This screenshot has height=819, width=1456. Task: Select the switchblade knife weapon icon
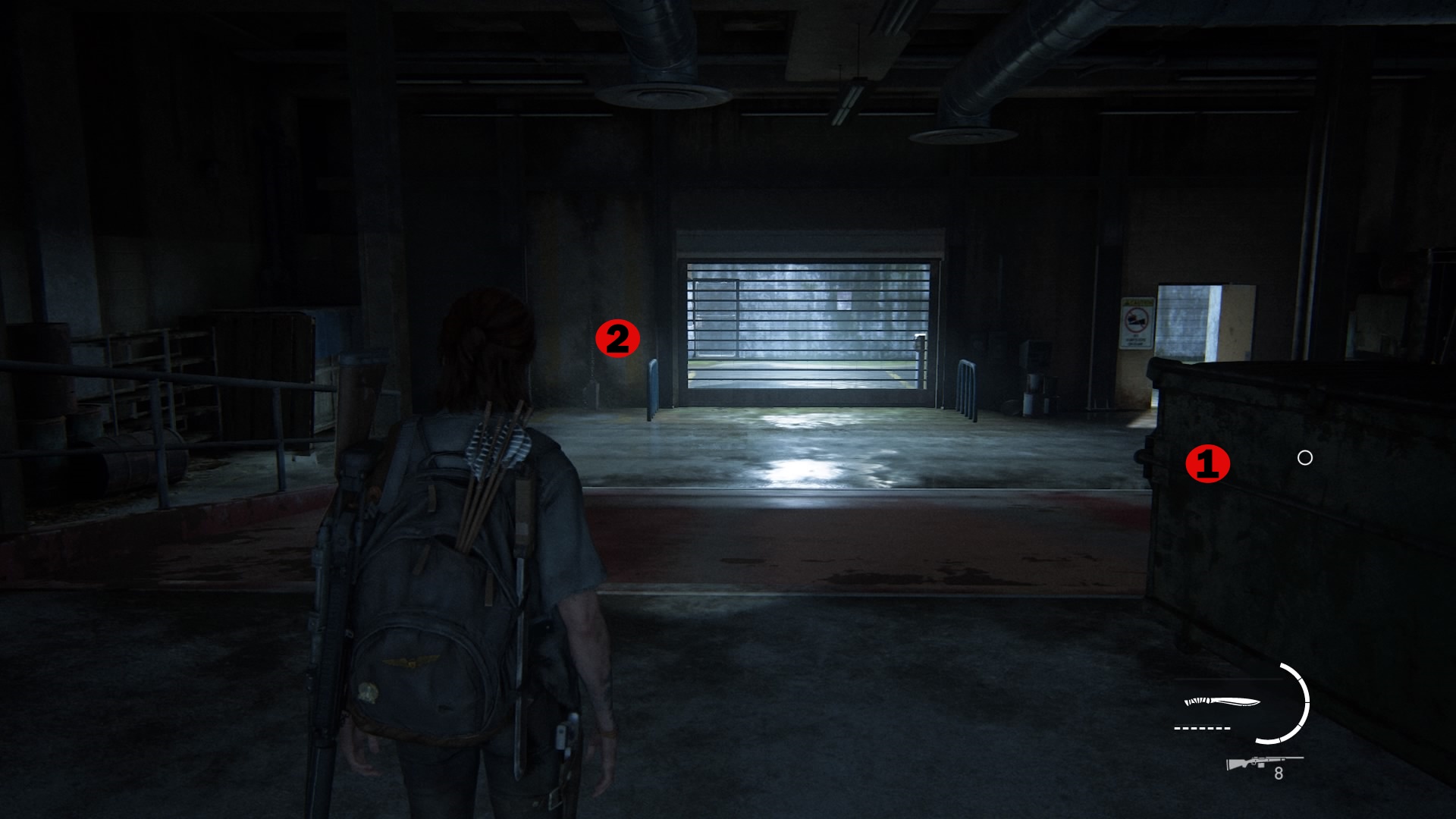coord(1221,702)
